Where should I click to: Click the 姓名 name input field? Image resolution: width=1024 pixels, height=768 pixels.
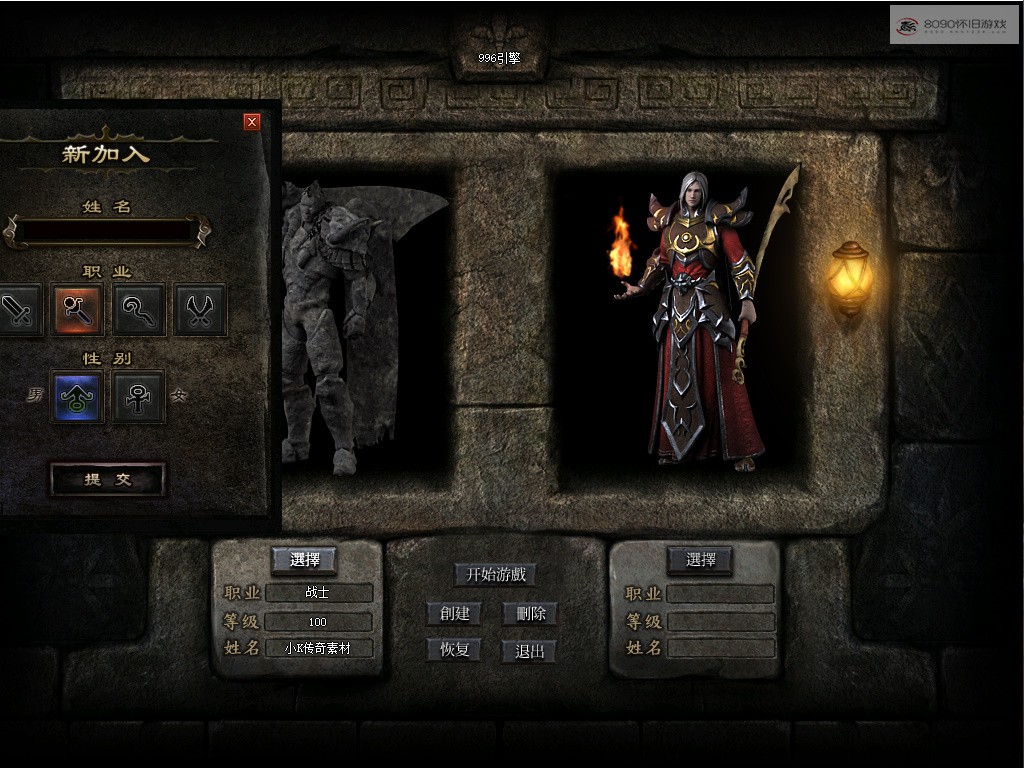point(107,231)
